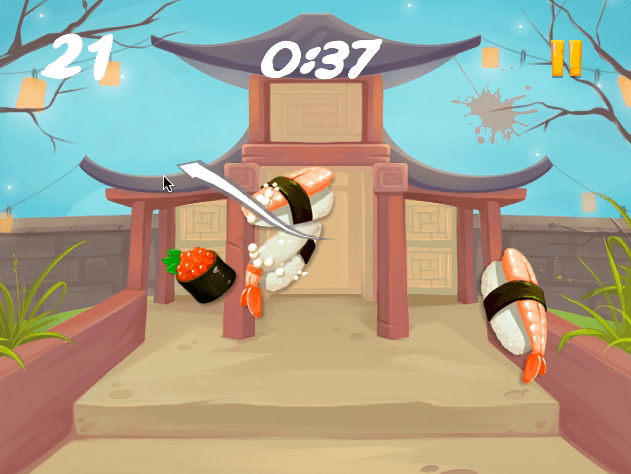Pause the game with the orange pause button

(565, 58)
